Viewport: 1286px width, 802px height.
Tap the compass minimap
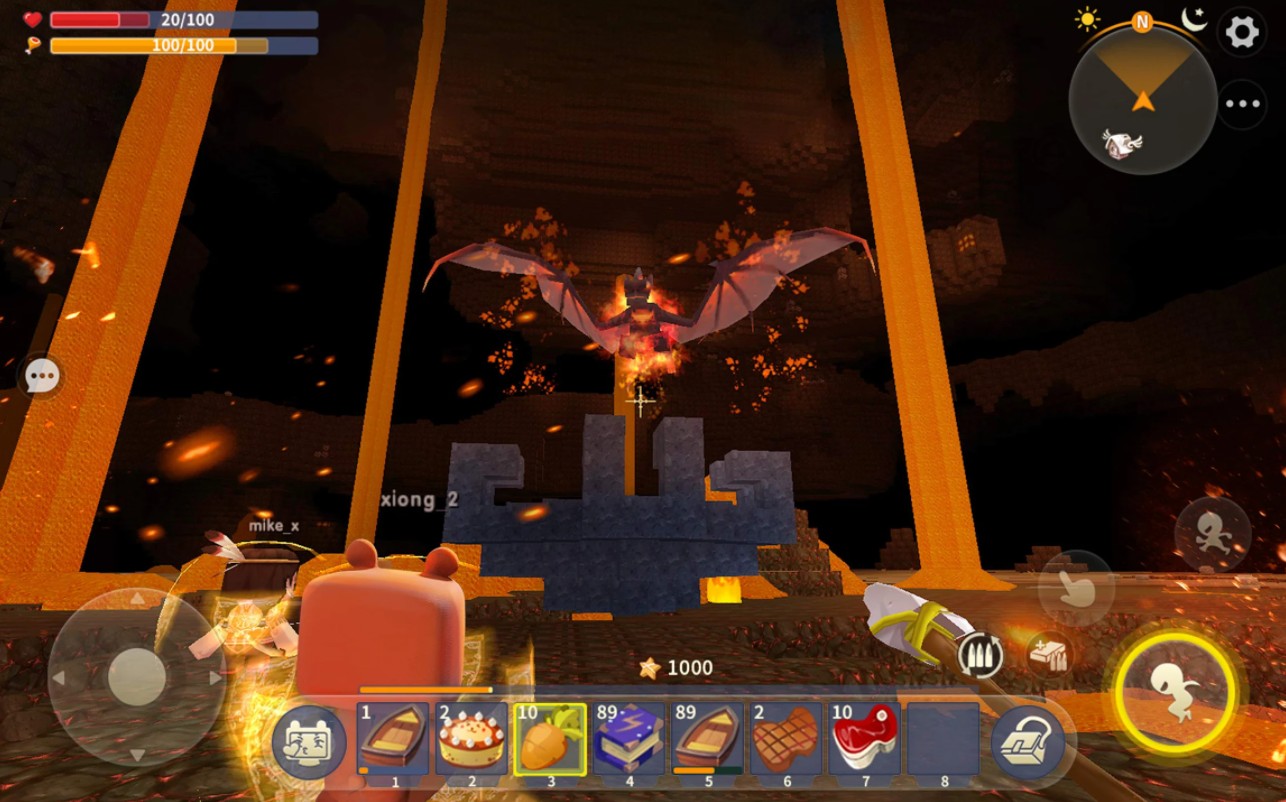click(1142, 100)
